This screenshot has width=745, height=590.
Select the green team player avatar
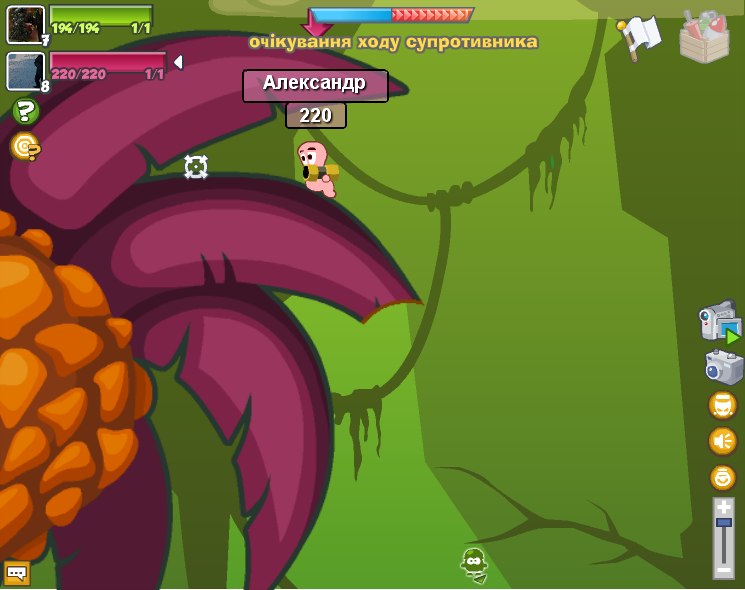click(x=25, y=24)
